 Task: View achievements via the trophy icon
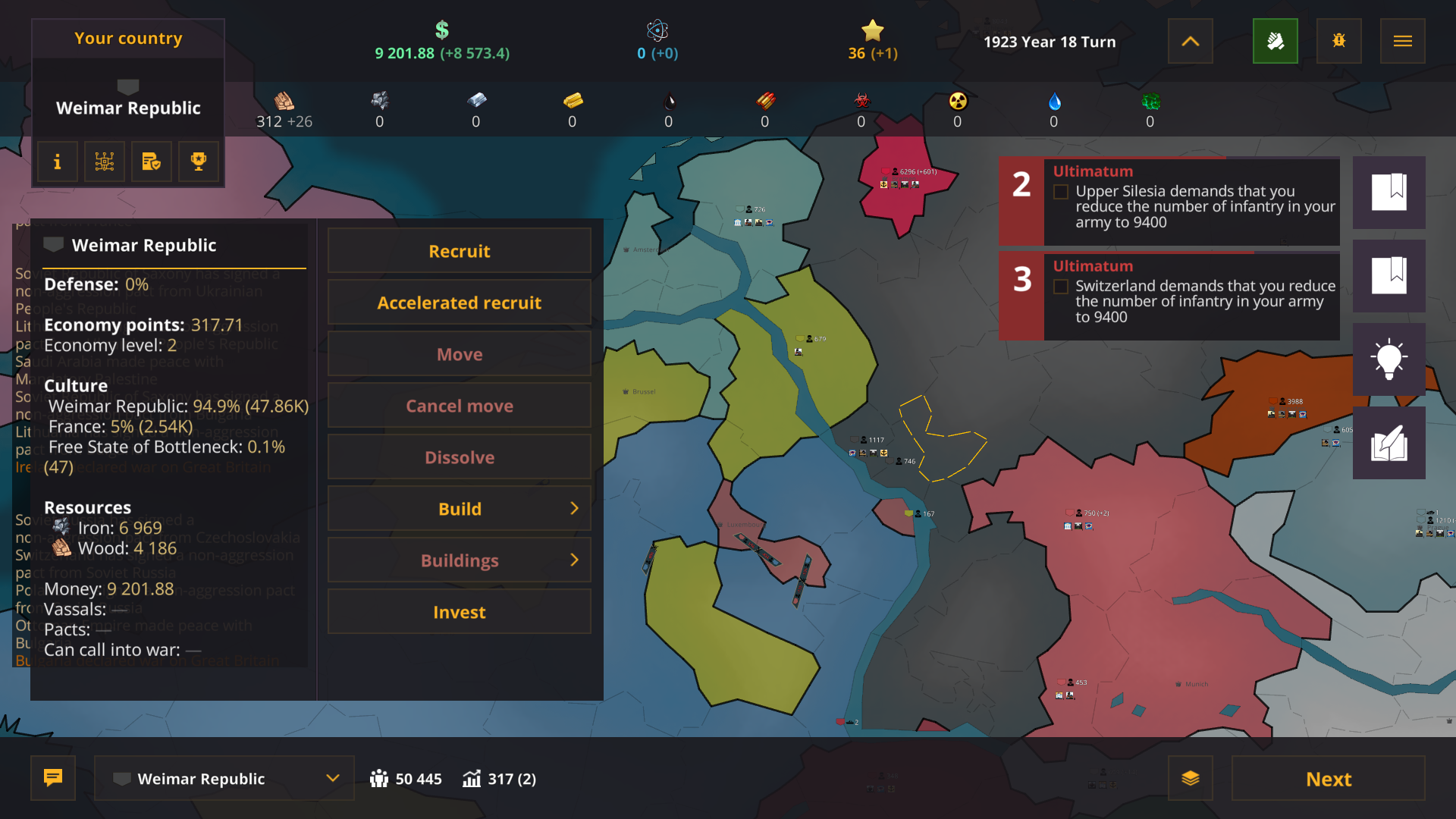(198, 162)
